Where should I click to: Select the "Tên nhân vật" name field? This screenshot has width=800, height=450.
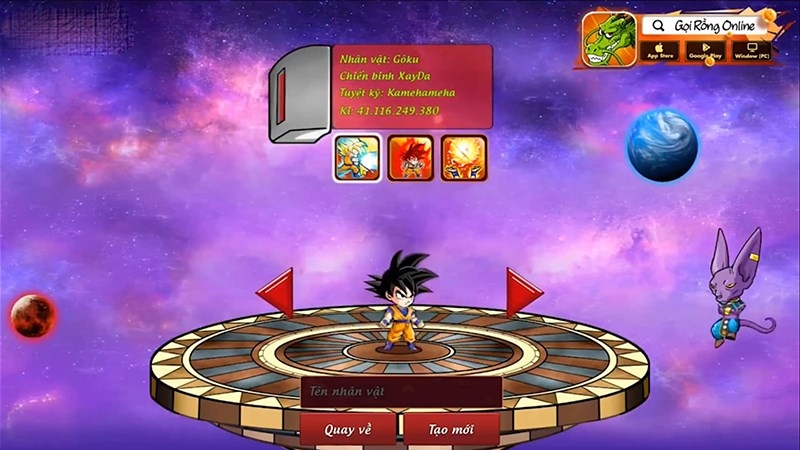(x=400, y=392)
